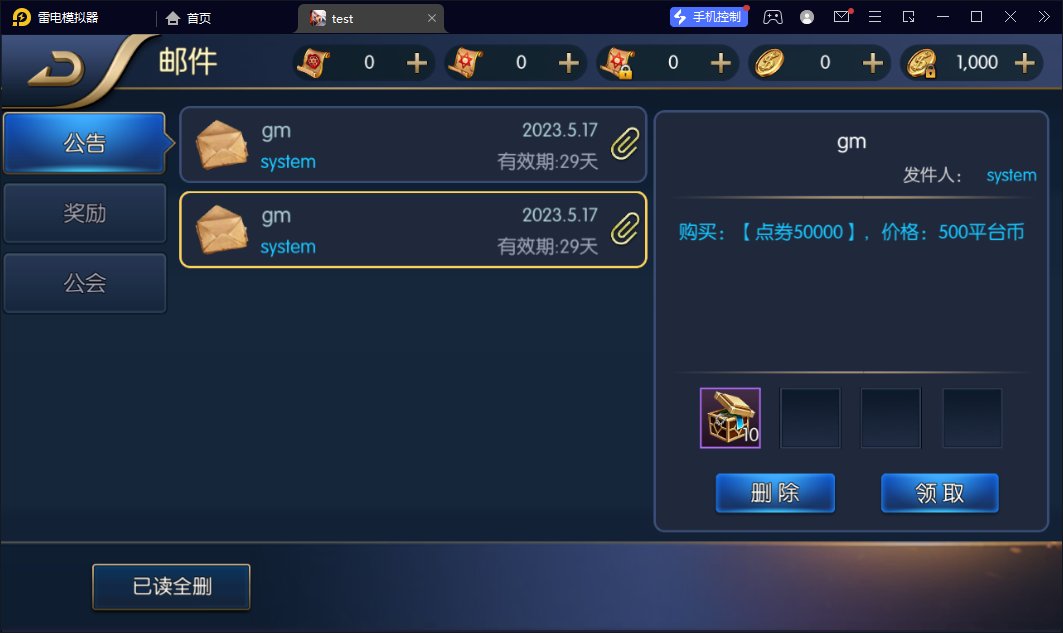Close the test tab in the emulator
The image size is (1063, 633).
point(432,18)
